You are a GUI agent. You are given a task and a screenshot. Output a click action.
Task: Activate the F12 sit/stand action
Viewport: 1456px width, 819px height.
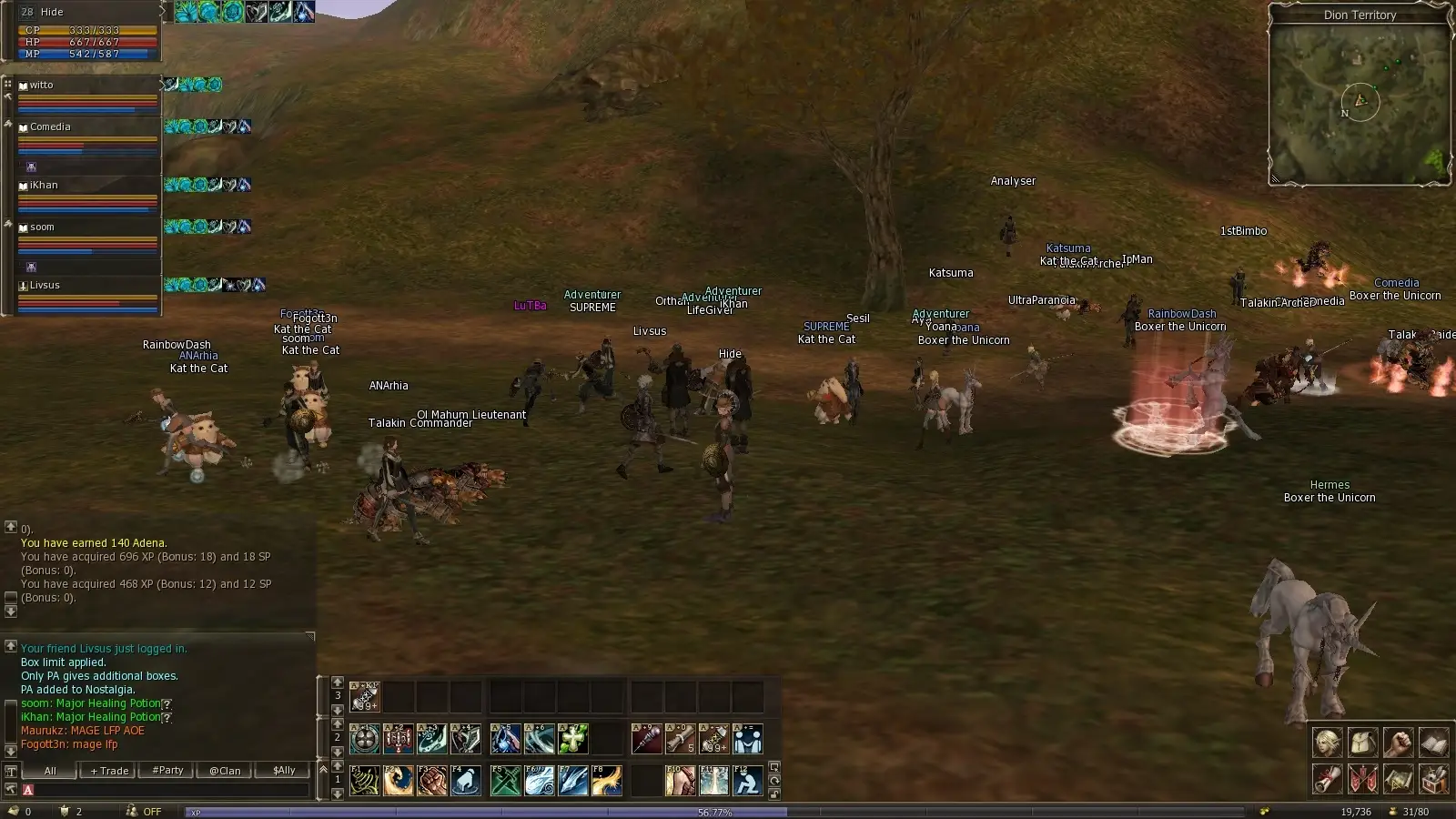tap(748, 781)
